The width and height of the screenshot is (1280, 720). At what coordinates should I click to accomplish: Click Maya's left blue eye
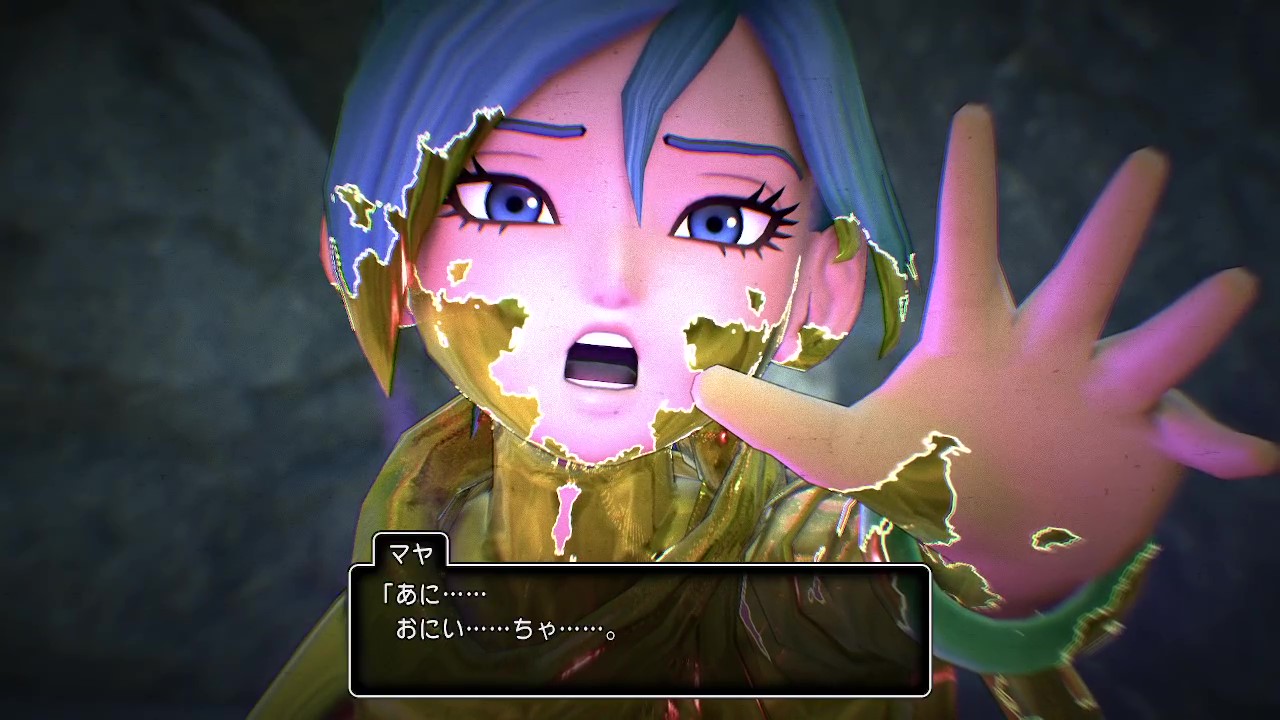click(715, 225)
